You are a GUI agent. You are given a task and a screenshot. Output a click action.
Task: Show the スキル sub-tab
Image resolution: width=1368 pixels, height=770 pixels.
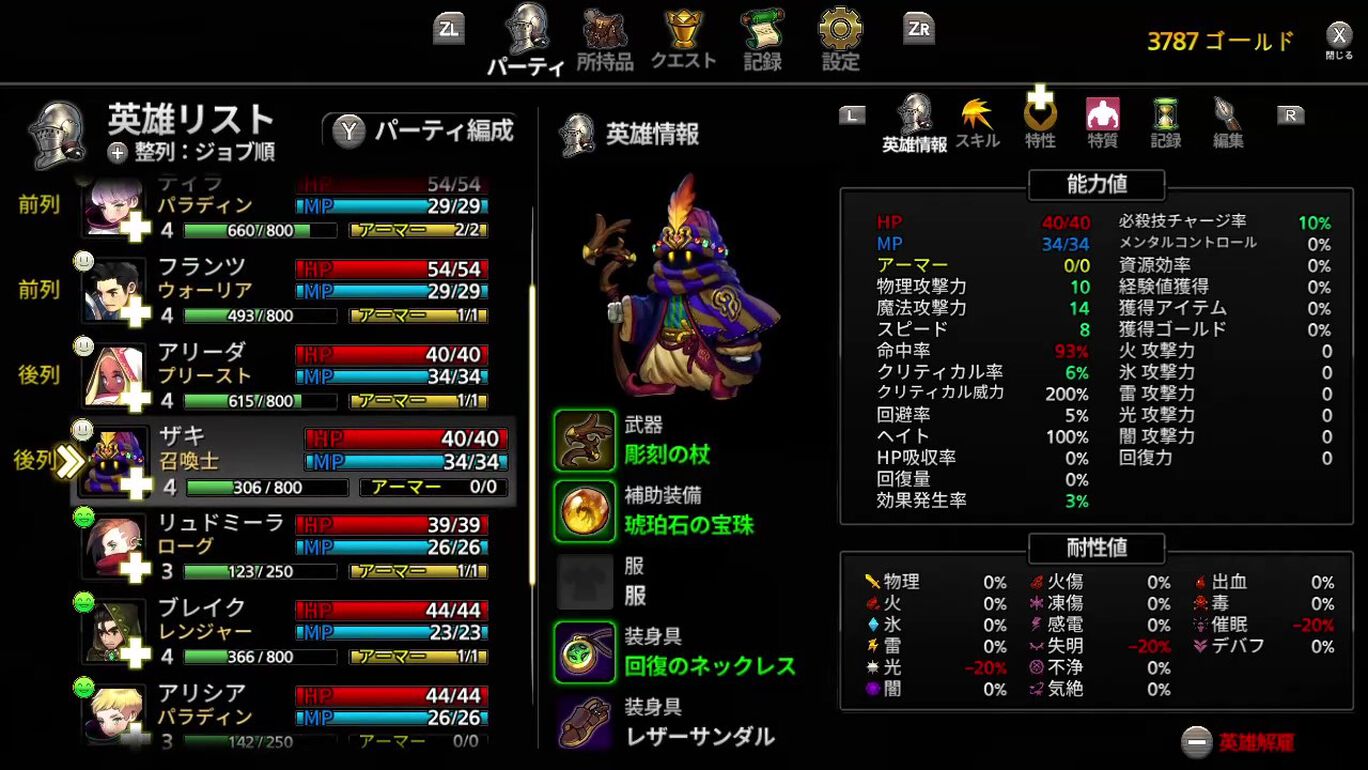pyautogui.click(x=977, y=123)
